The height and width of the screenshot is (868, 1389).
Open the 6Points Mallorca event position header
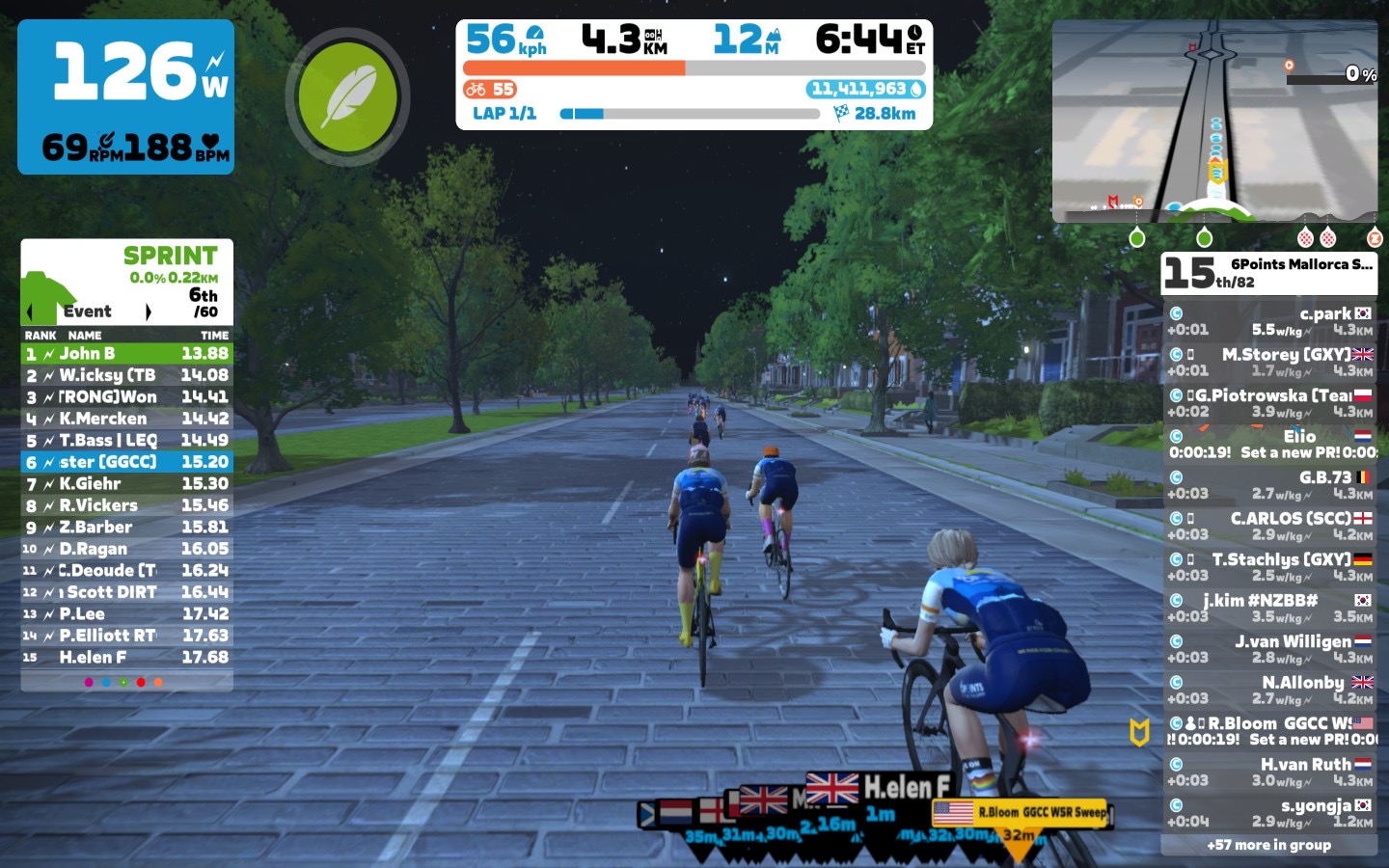[1268, 273]
